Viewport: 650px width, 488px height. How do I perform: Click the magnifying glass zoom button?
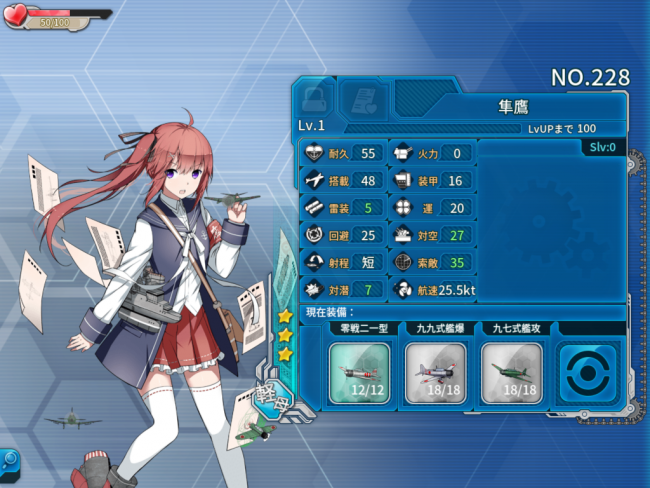pyautogui.click(x=10, y=461)
